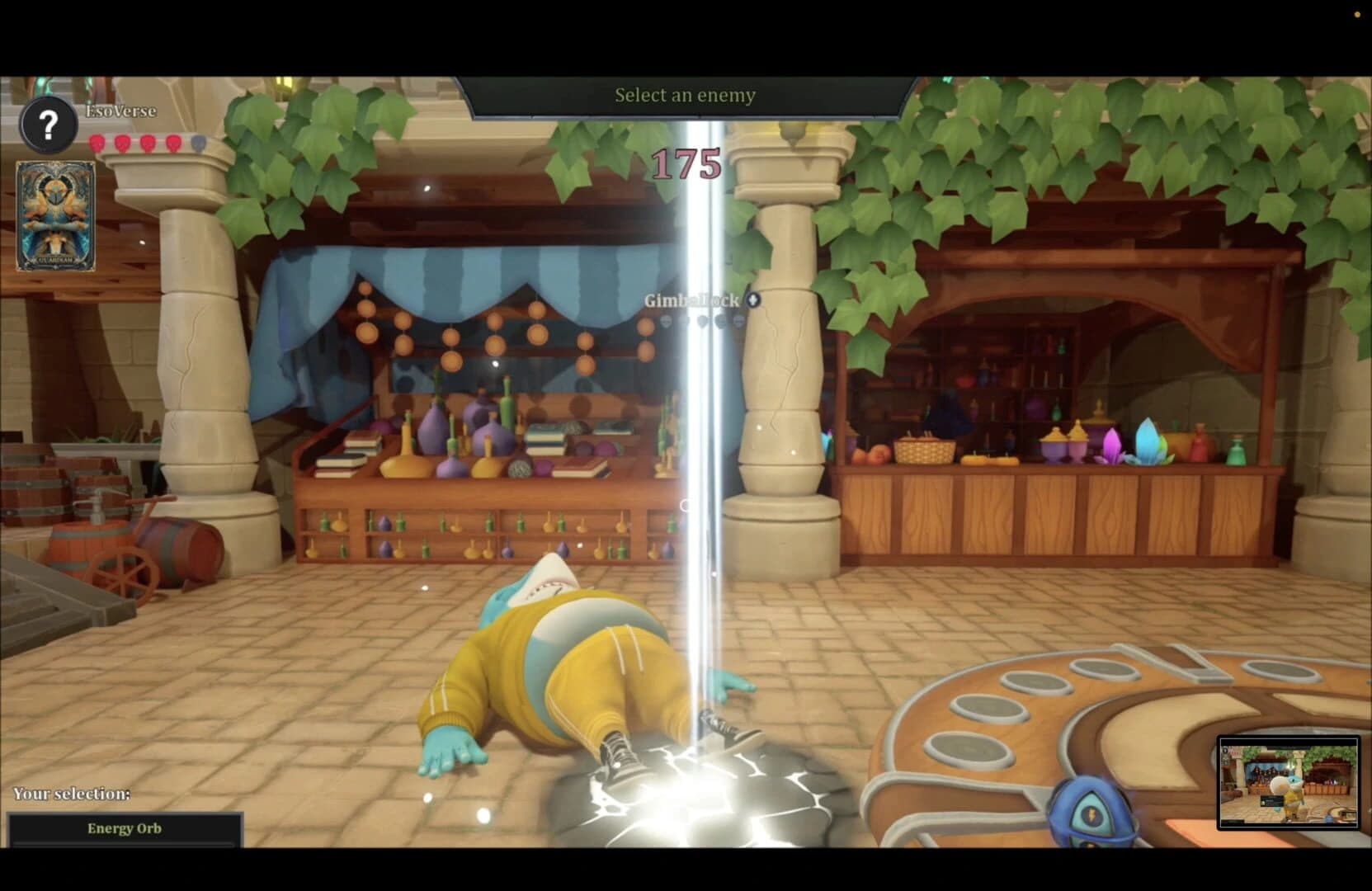This screenshot has width=1372, height=891.
Task: Toggle the blue health indicator on EsoVerse's row
Action: pos(198,144)
